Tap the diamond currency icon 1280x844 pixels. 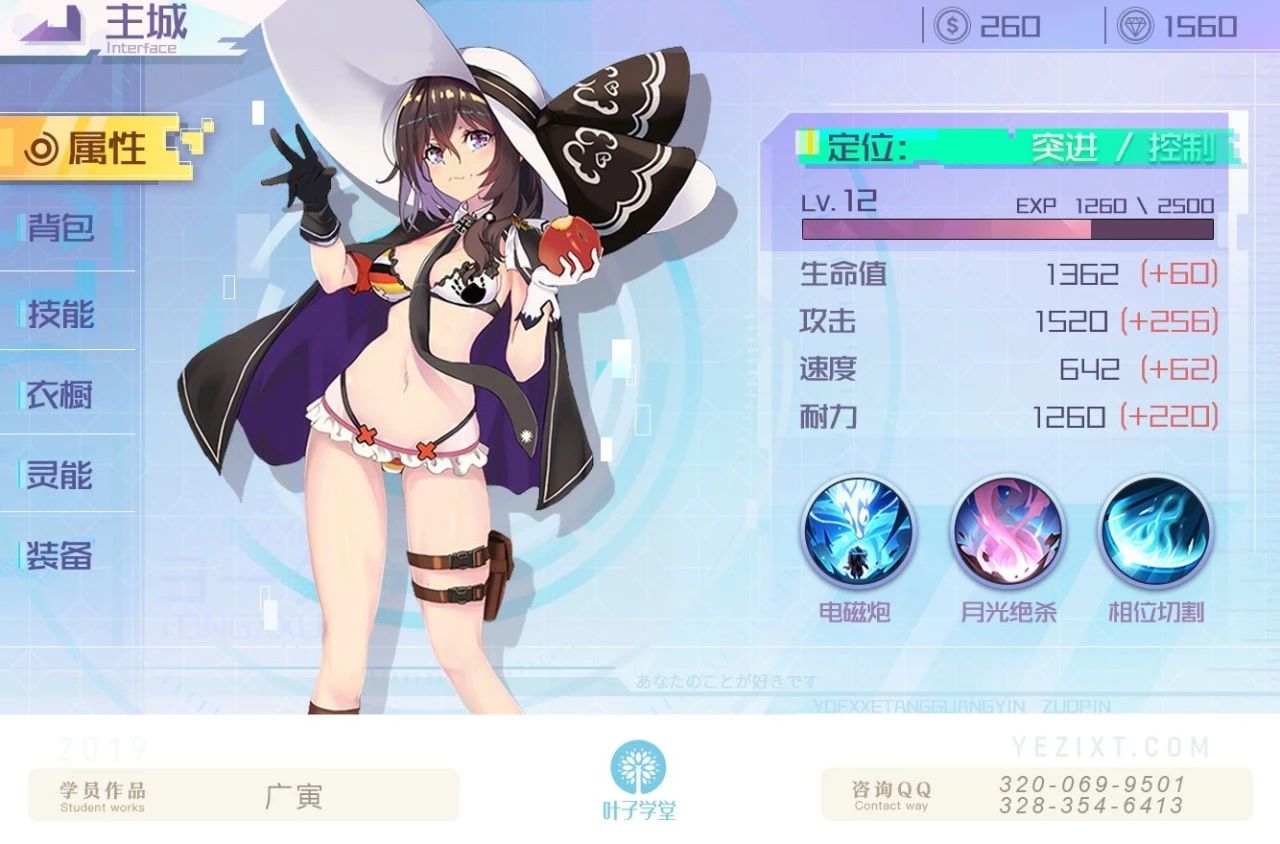pyautogui.click(x=1136, y=26)
